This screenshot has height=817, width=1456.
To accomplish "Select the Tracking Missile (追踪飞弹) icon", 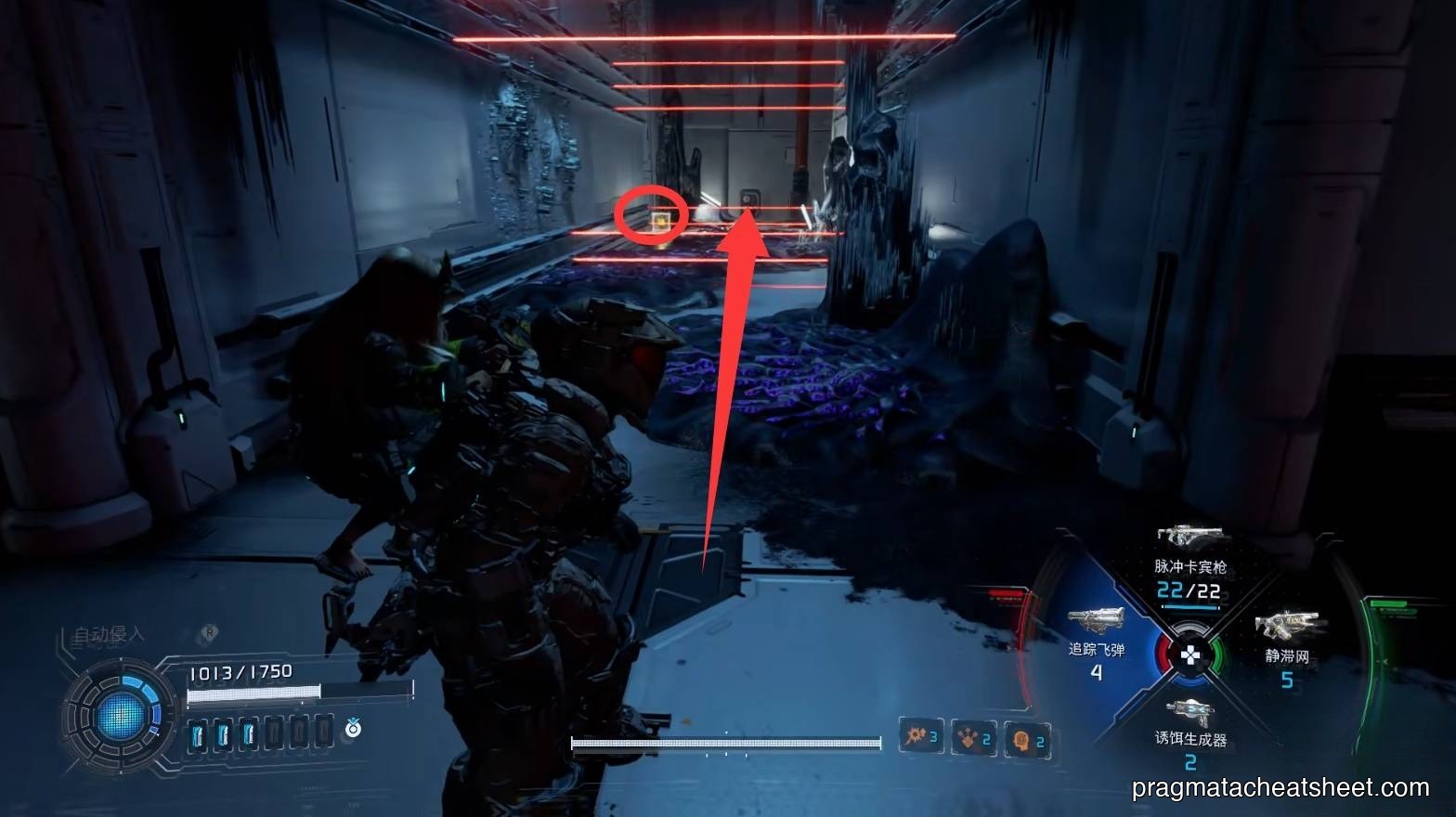I will 1097,621.
